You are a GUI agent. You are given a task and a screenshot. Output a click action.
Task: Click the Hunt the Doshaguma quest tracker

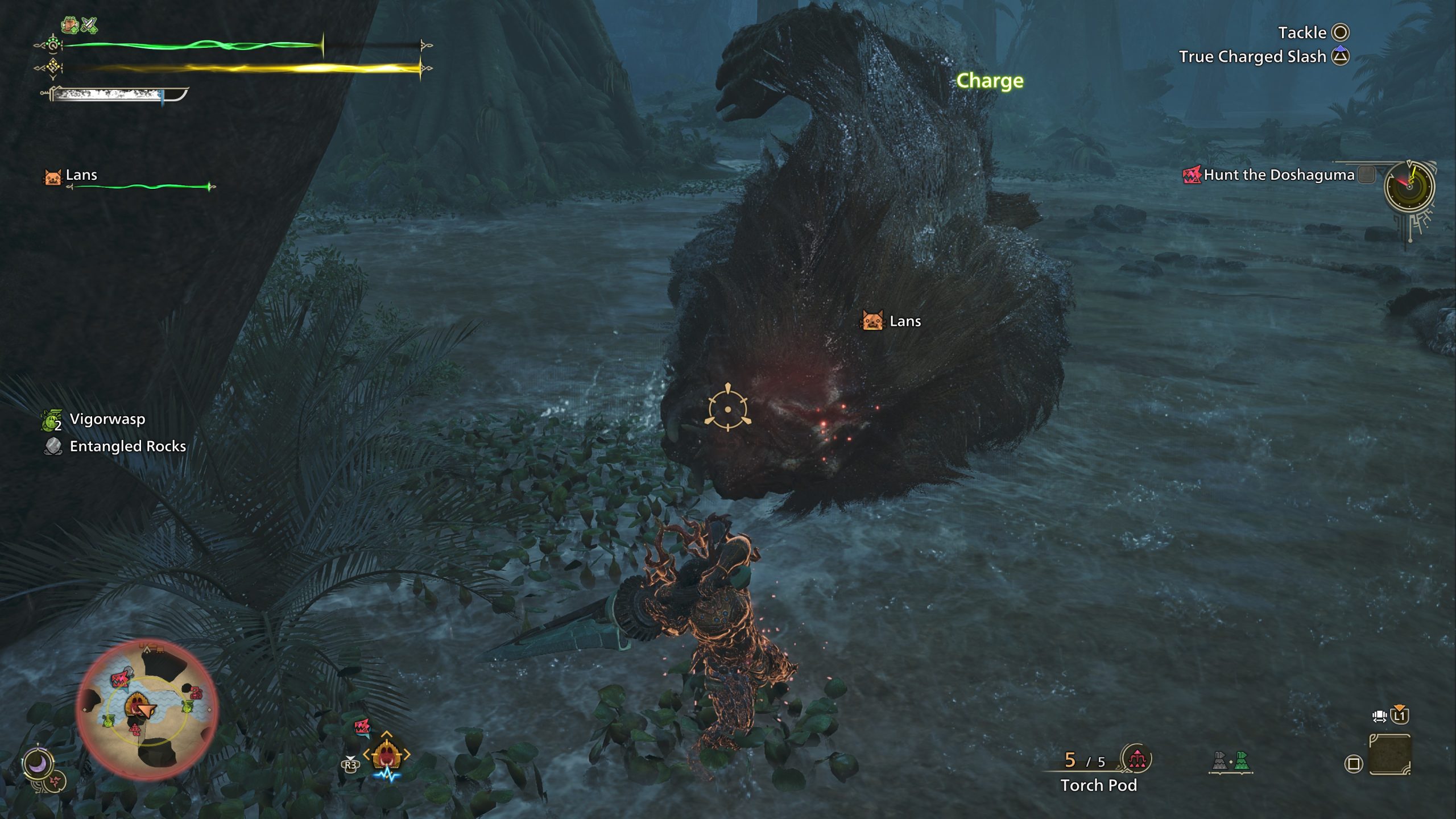pyautogui.click(x=1279, y=175)
